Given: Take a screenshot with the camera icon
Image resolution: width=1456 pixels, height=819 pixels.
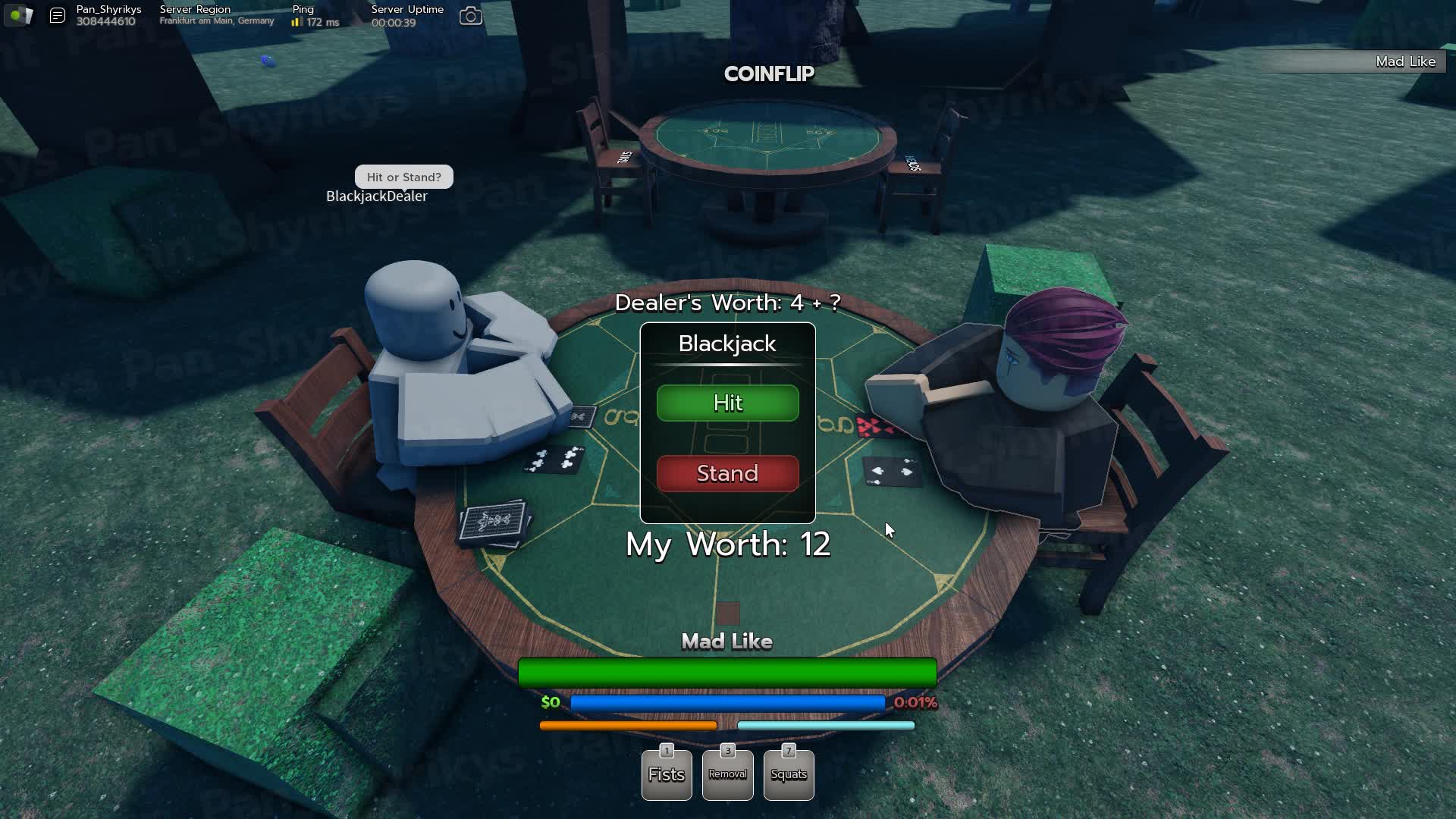Looking at the screenshot, I should [x=471, y=16].
